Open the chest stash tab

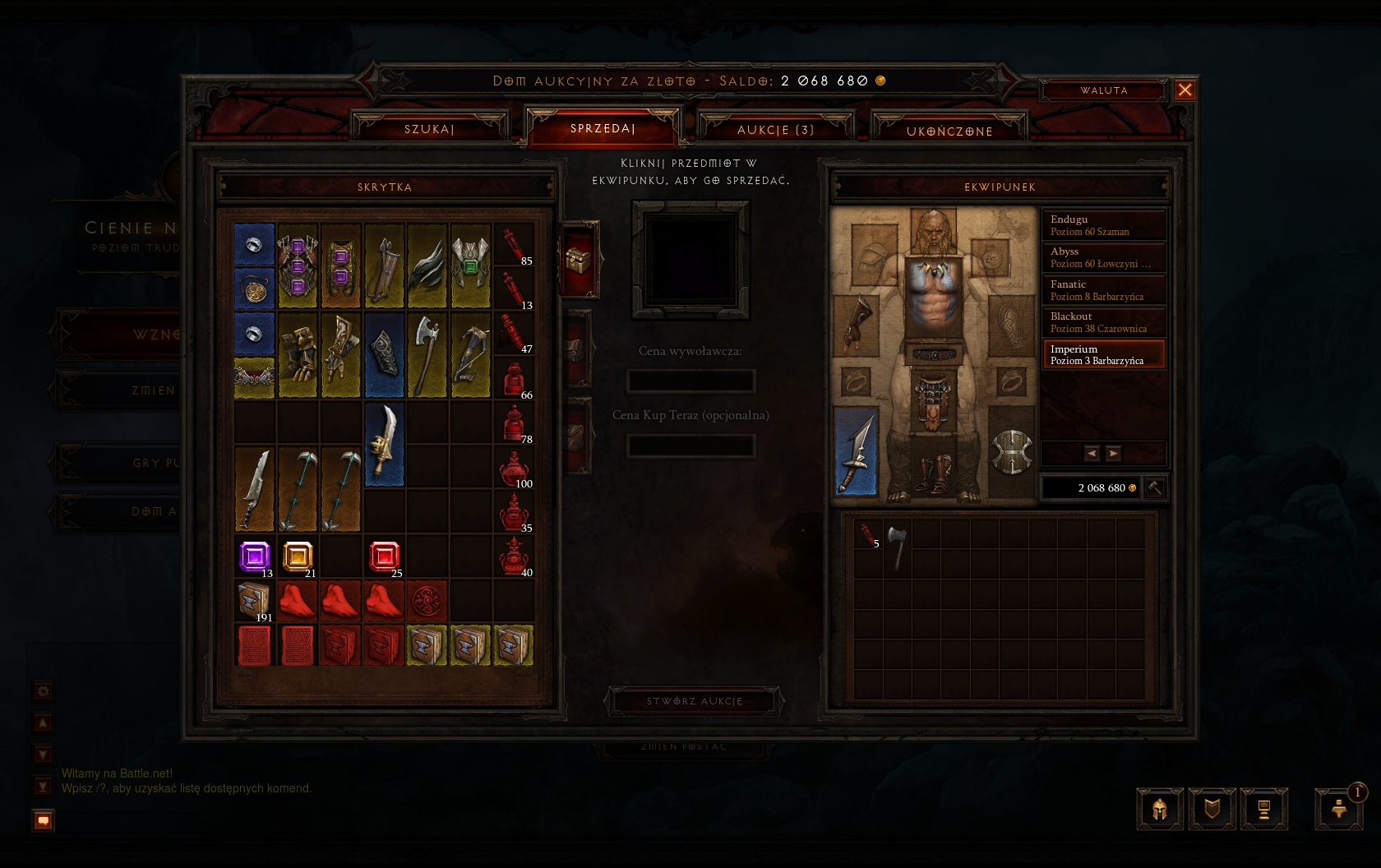point(578,261)
